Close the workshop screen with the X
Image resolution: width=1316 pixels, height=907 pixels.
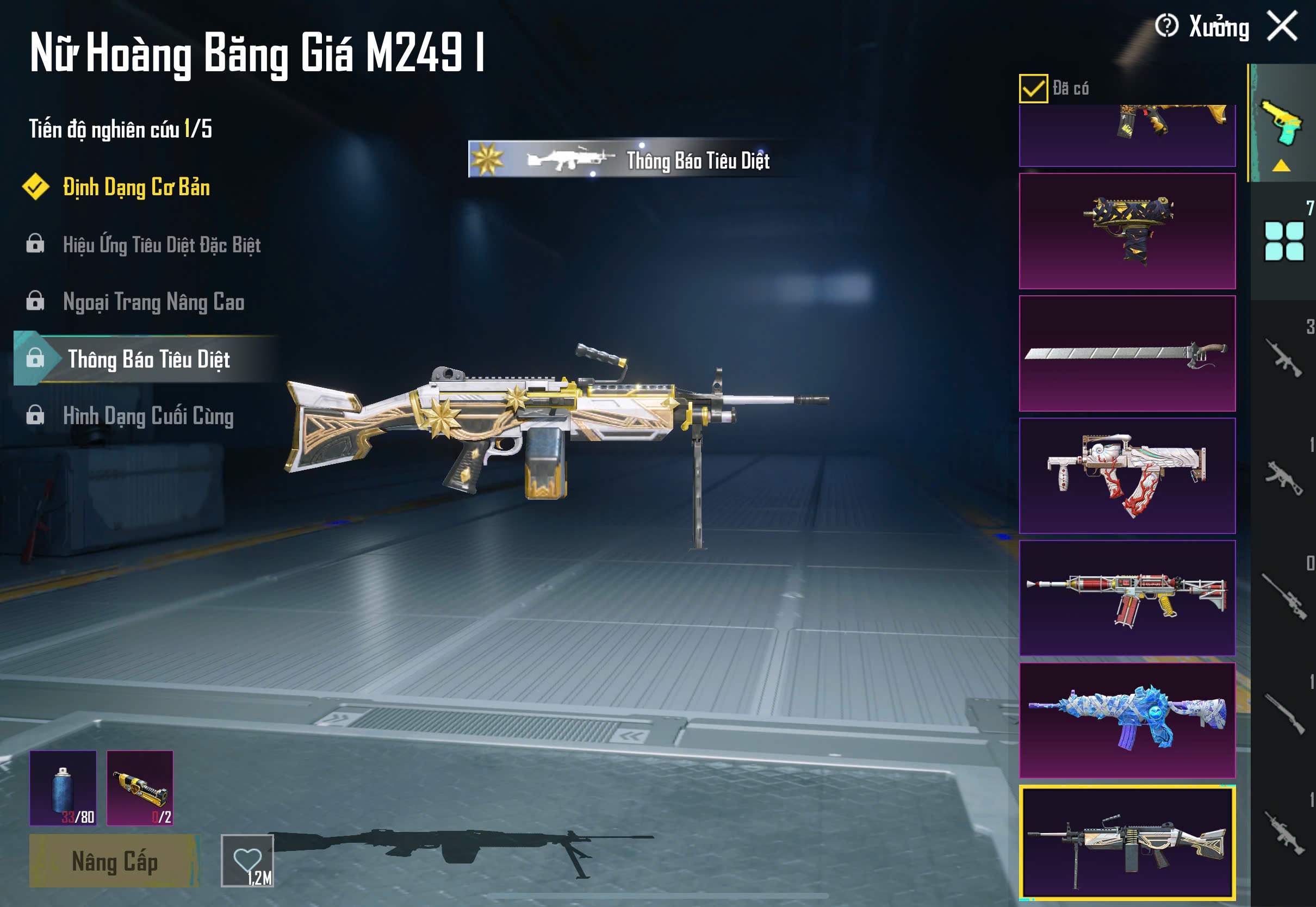point(1282,26)
